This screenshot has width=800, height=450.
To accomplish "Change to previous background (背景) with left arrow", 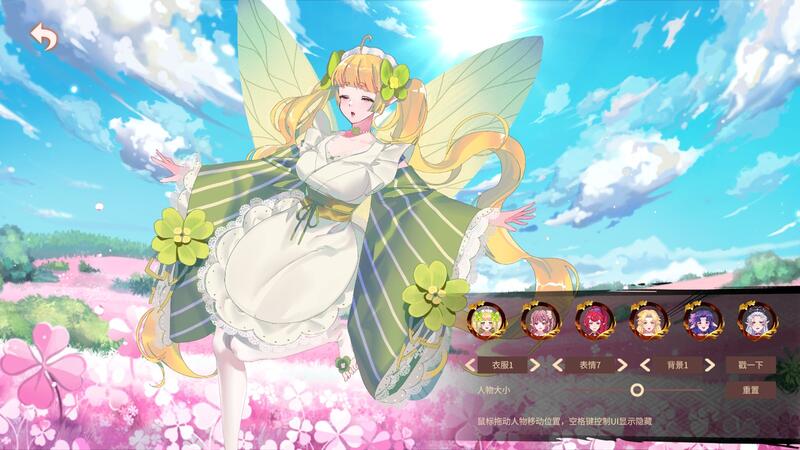I will pos(645,365).
